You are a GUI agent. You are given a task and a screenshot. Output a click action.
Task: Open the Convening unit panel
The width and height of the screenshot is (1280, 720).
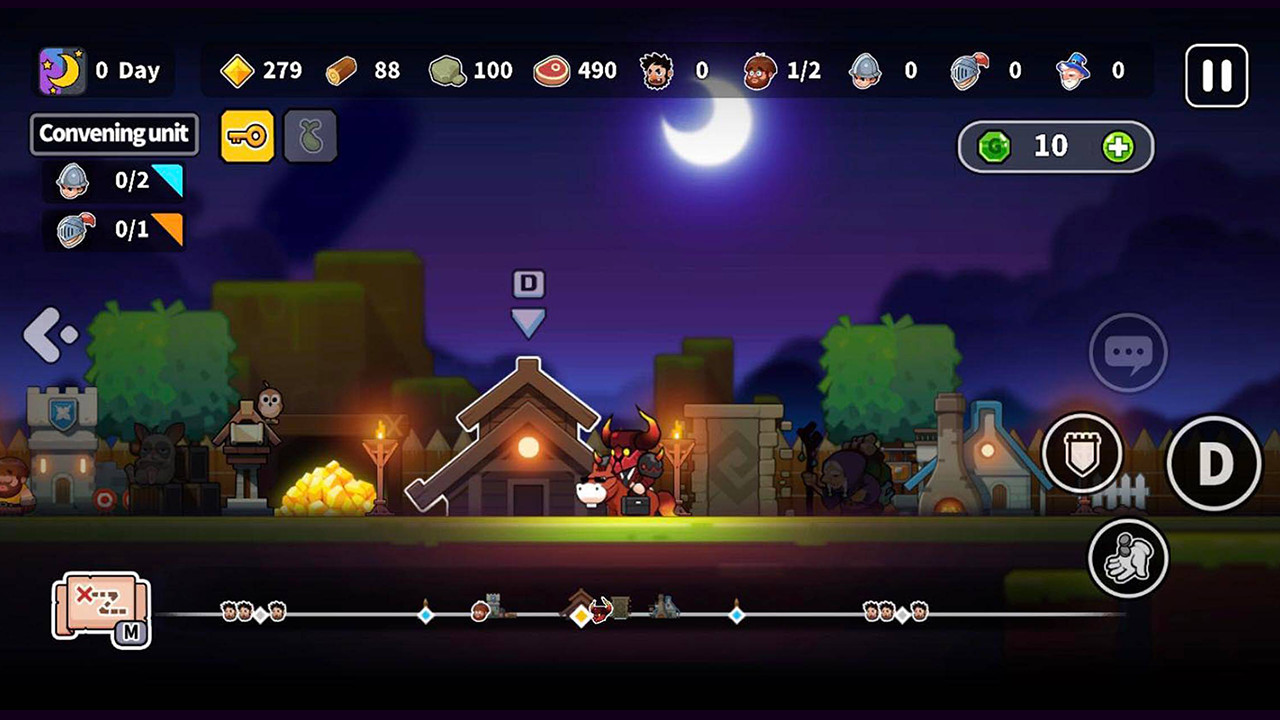(x=113, y=134)
